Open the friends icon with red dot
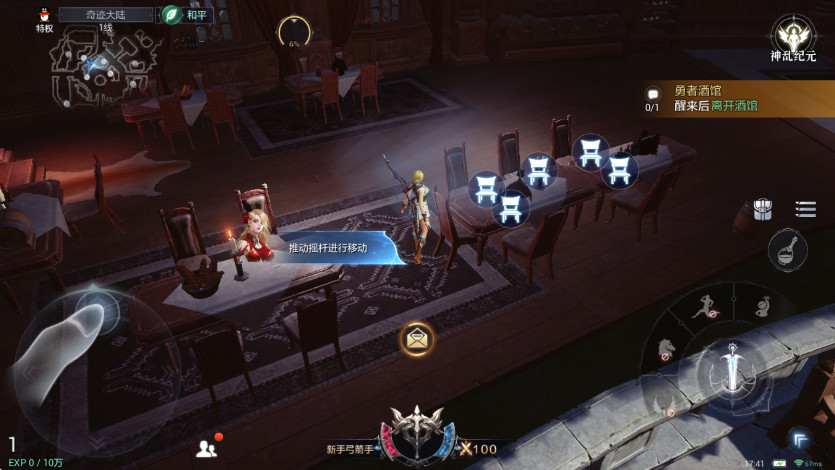The image size is (835, 470). coord(207,448)
